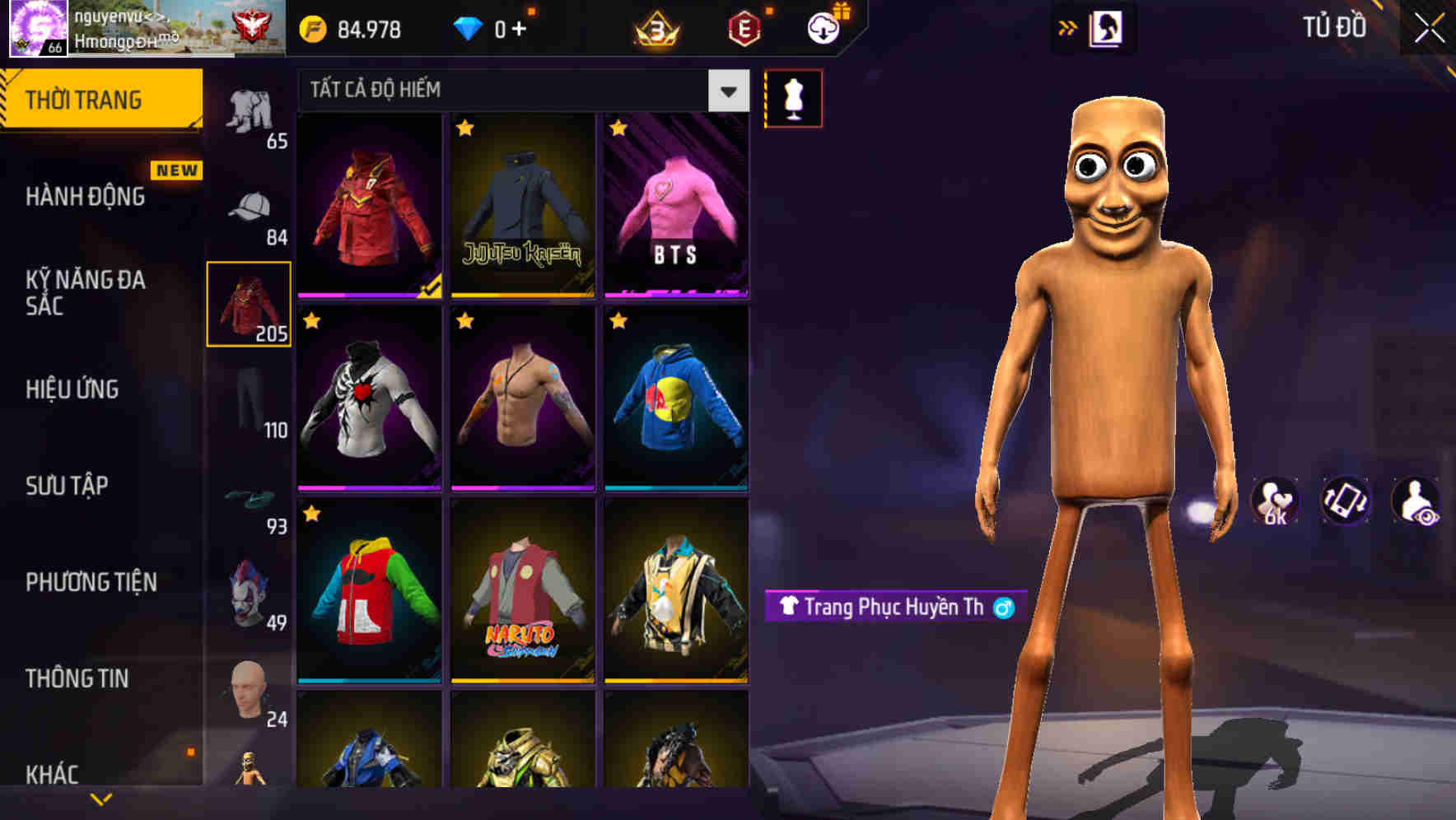The image size is (1456, 820).
Task: Collapse the panel with the double-arrow chevron
Action: click(x=1068, y=27)
